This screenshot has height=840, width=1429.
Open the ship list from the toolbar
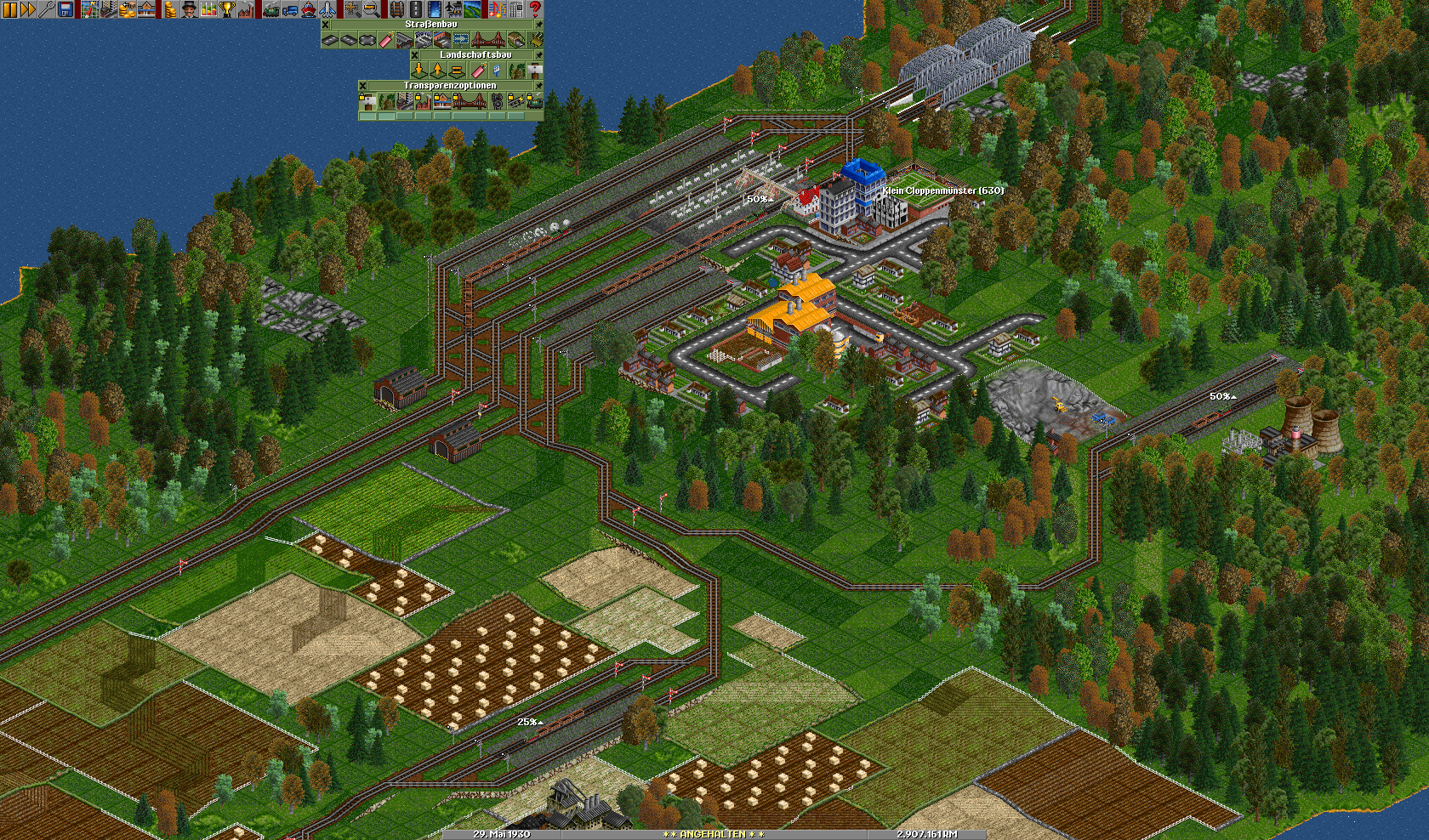point(308,9)
